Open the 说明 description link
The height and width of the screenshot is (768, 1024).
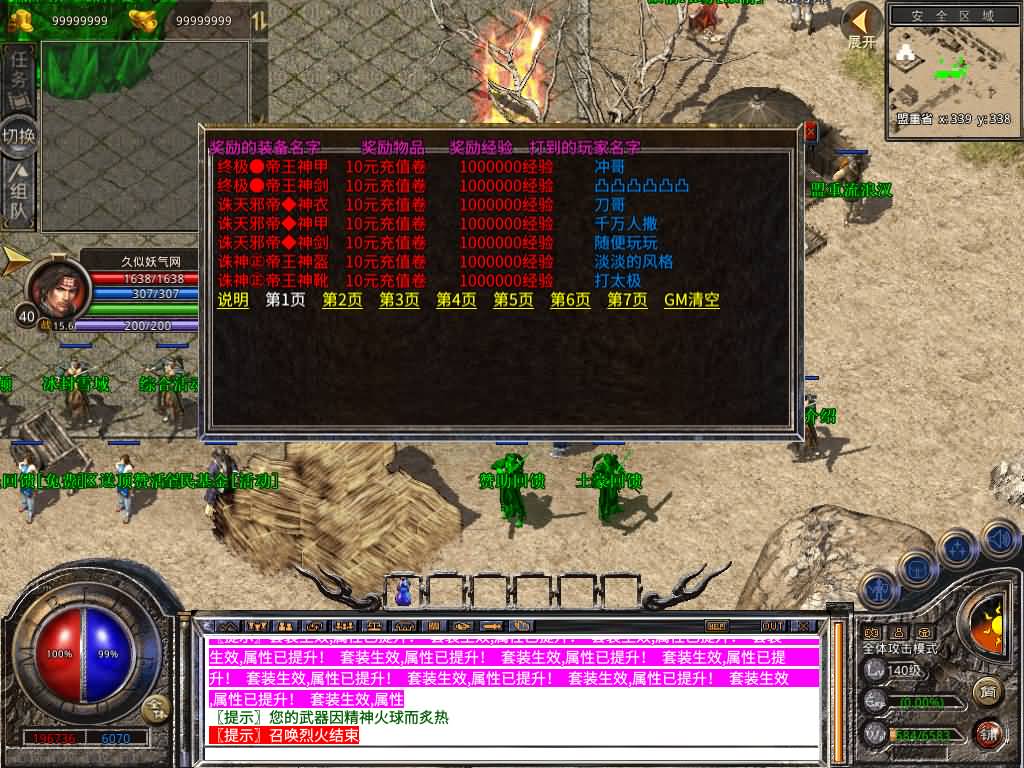click(233, 300)
